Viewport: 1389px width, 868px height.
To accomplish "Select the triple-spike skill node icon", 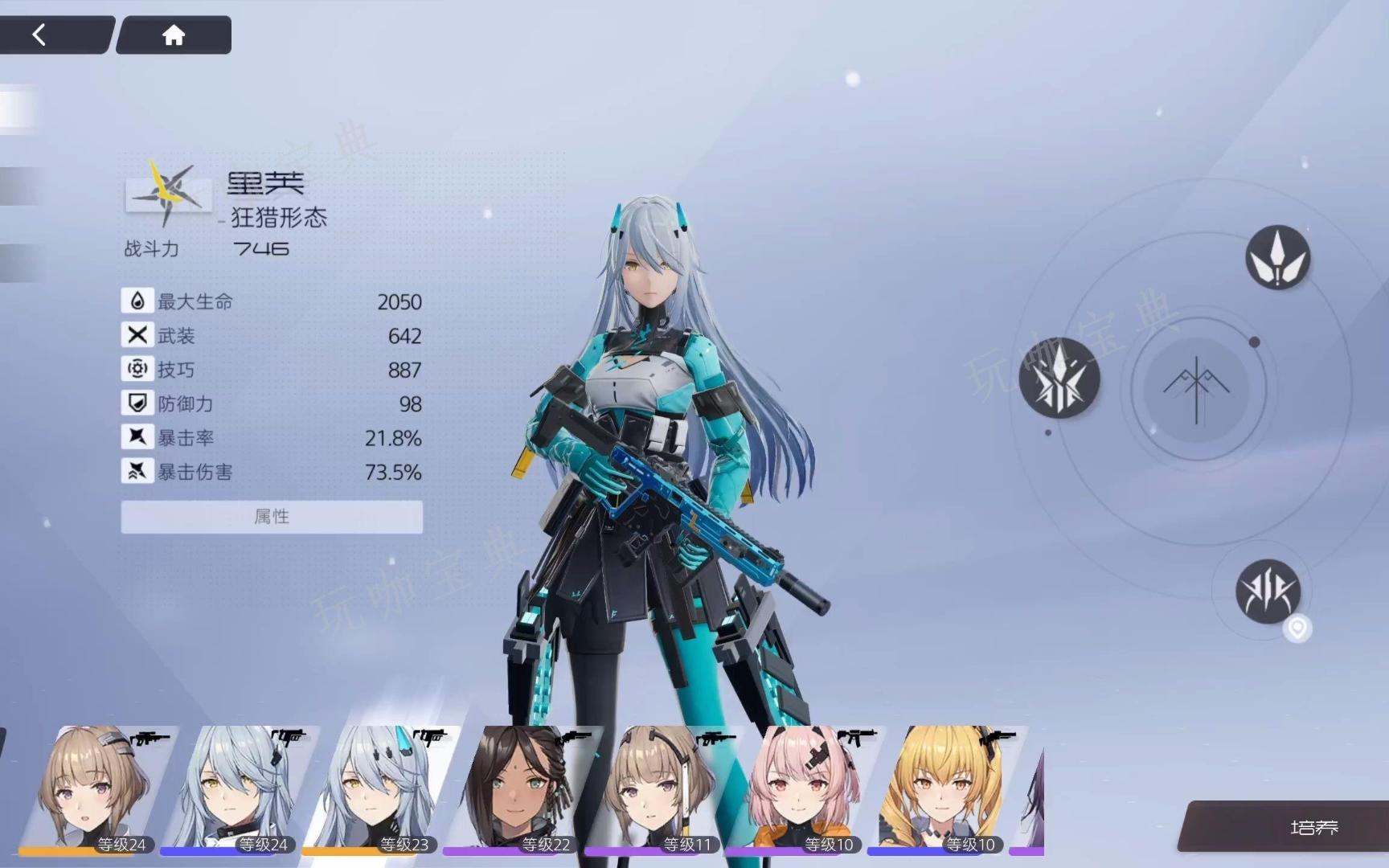I will 1059,378.
